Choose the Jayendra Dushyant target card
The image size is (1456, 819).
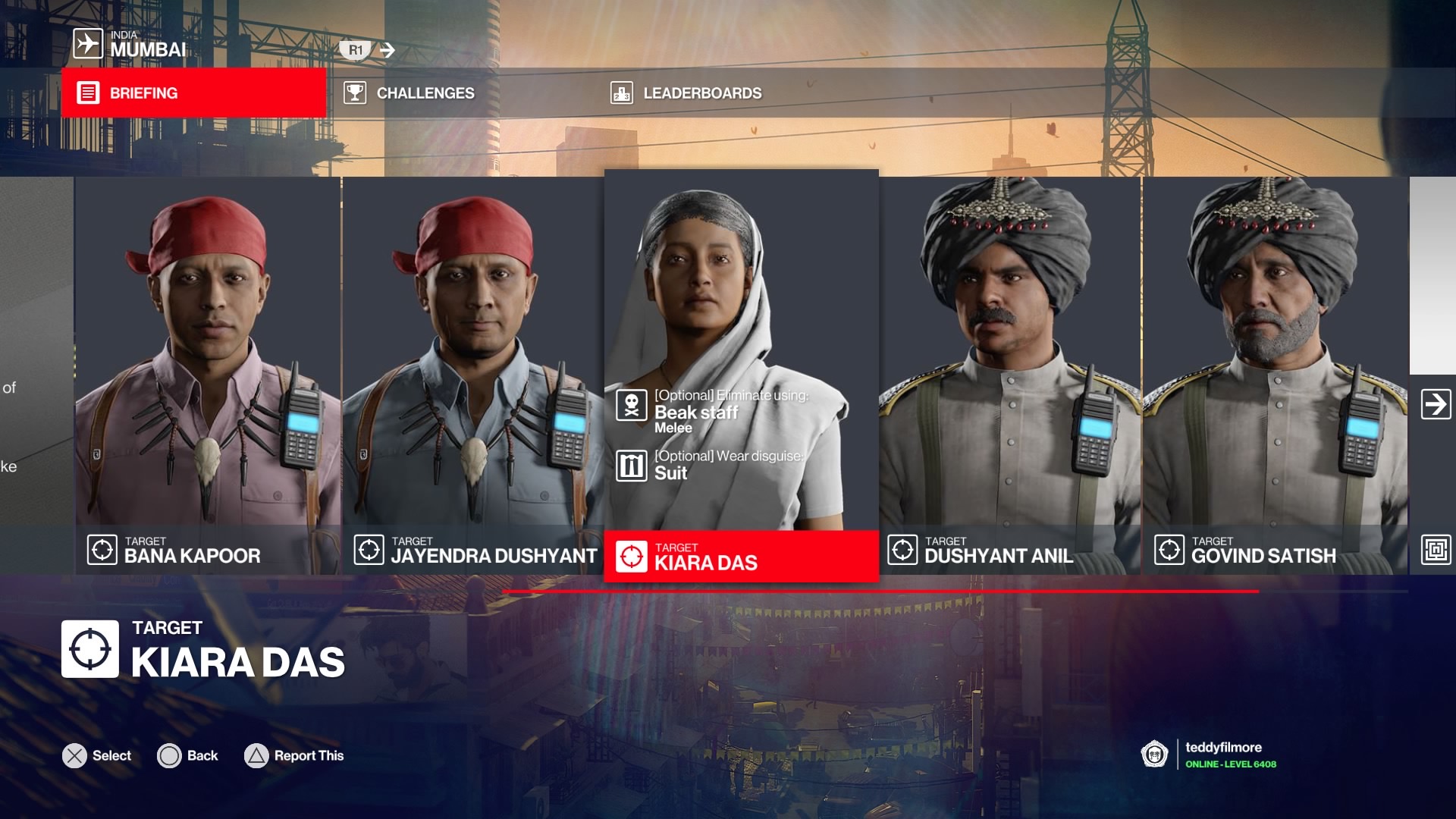473,375
